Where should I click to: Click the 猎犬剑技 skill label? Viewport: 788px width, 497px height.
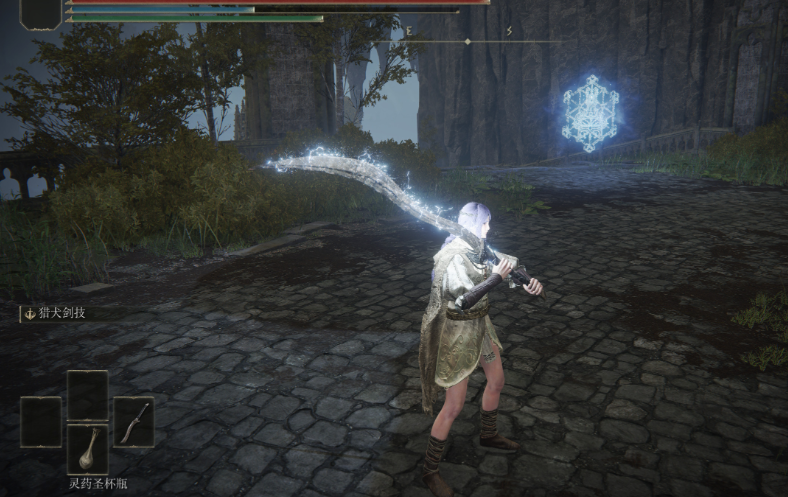62,314
